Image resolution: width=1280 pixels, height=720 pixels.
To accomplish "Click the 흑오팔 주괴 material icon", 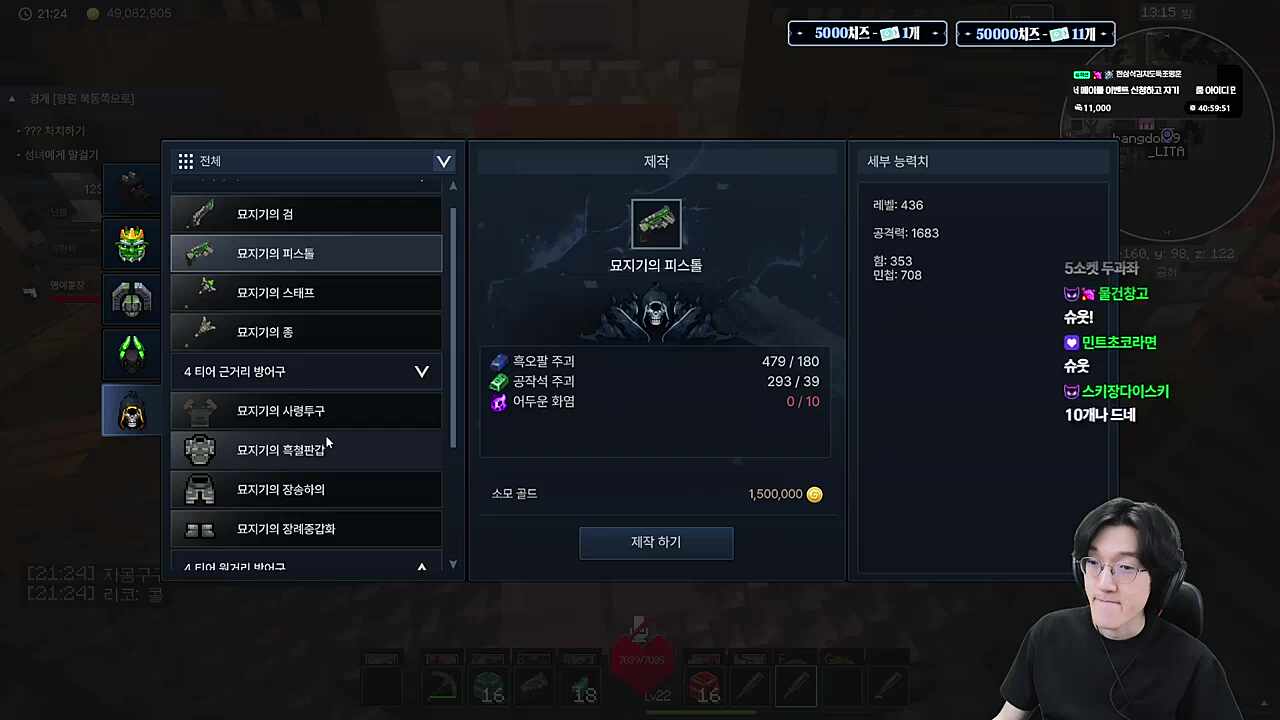I will tap(500, 361).
